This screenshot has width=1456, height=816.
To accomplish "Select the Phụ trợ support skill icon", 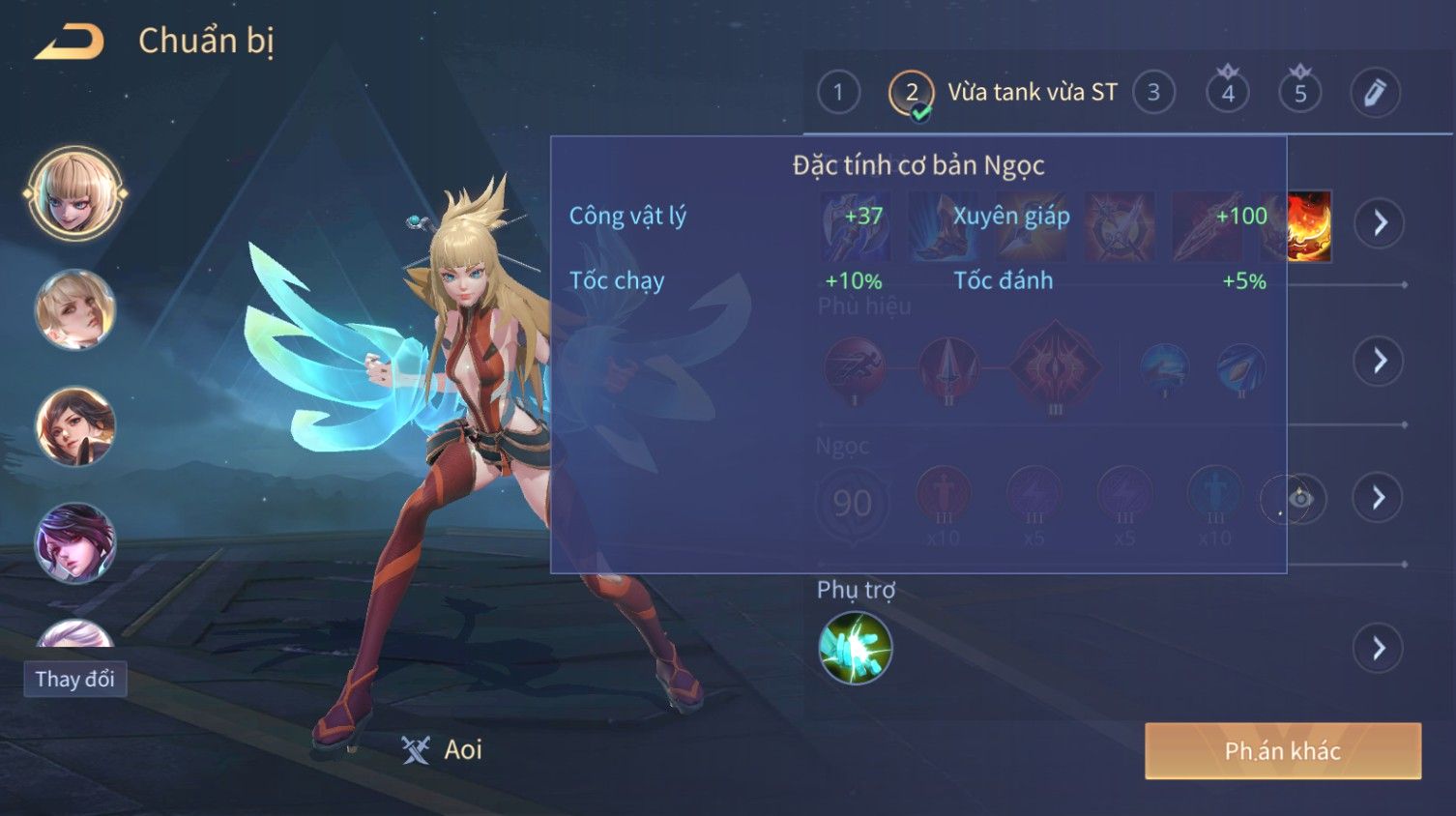I will coord(856,648).
